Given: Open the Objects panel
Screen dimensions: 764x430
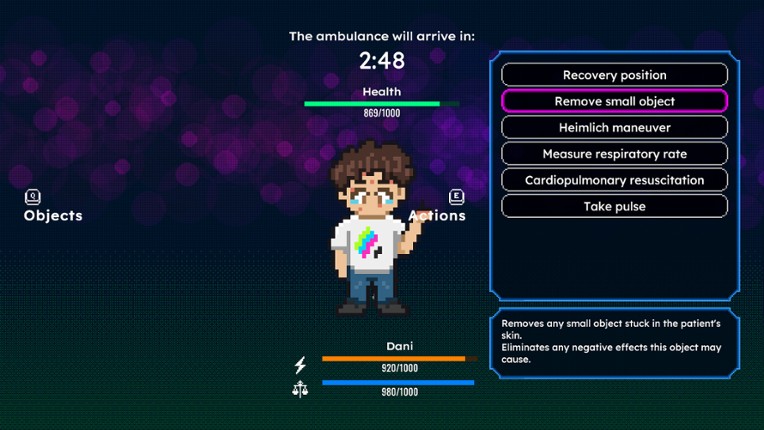Looking at the screenshot, I should pos(52,208).
